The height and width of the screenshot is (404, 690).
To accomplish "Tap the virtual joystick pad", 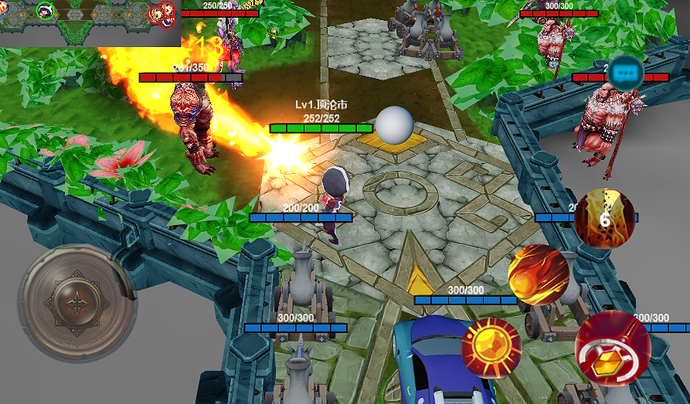I will pos(77,303).
